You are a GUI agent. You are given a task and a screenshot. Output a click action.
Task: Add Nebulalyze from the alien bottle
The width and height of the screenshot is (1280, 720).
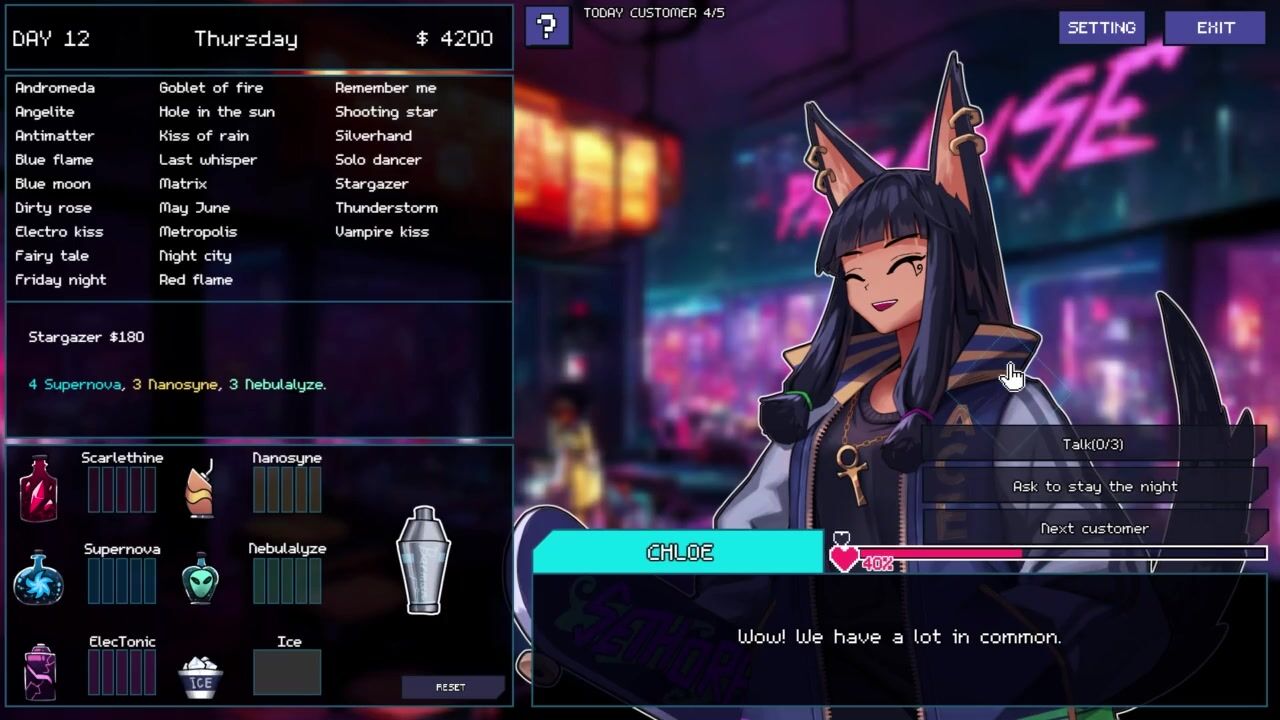pyautogui.click(x=200, y=578)
